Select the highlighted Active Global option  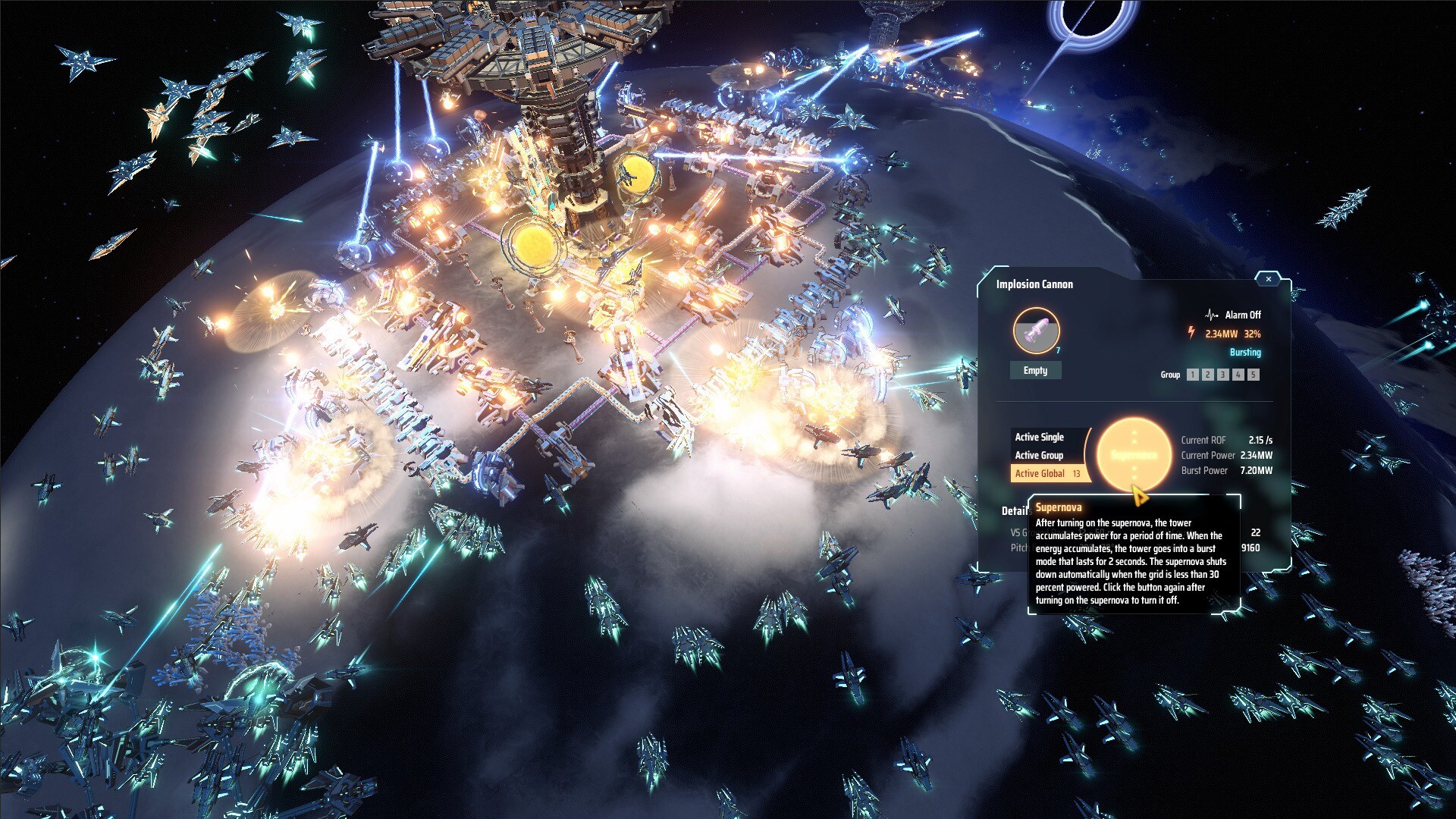coord(1041,473)
